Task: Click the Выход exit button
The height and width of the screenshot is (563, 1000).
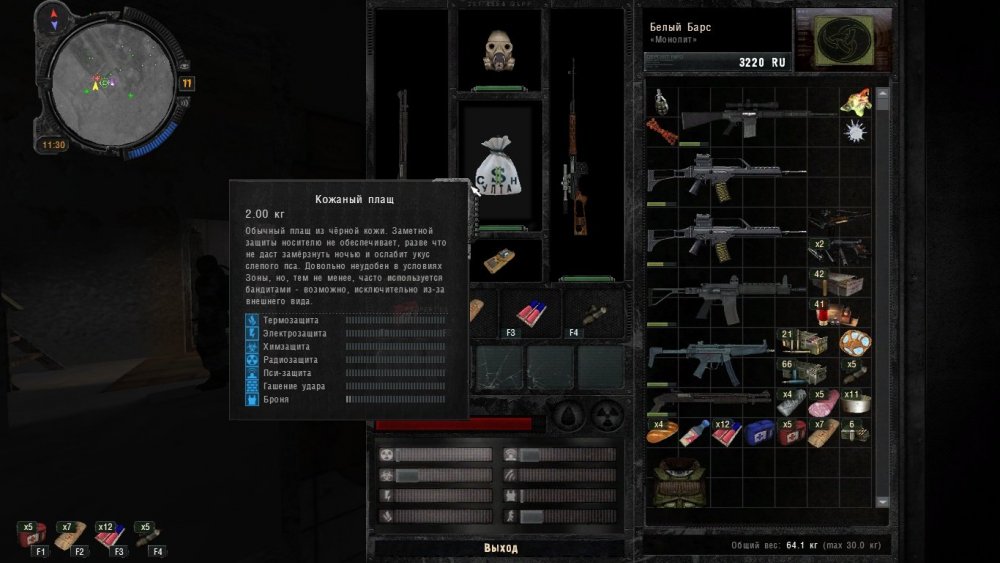Action: coord(500,548)
